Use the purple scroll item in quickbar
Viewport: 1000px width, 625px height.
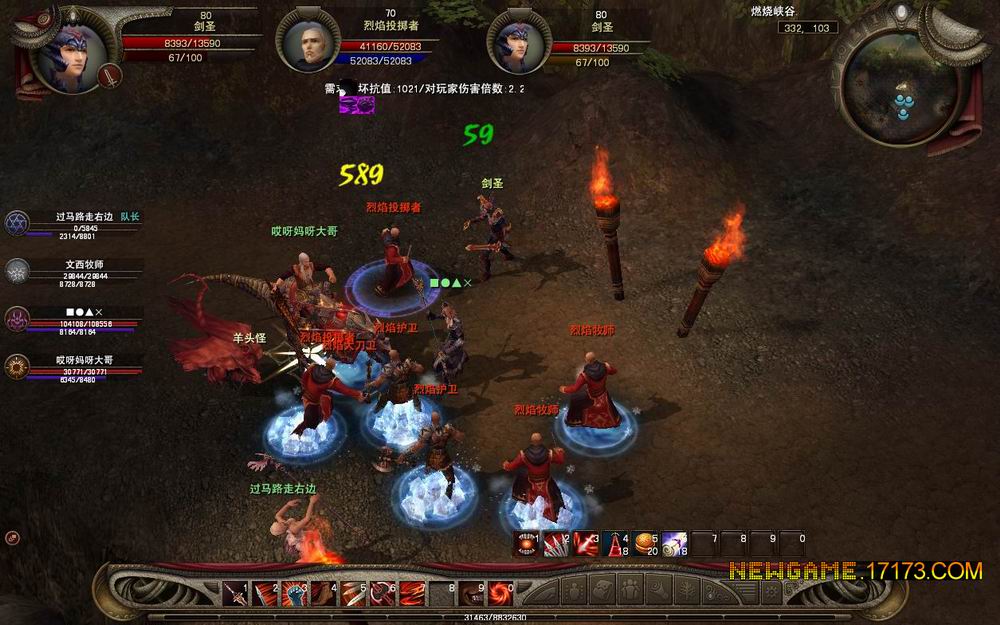coord(675,543)
